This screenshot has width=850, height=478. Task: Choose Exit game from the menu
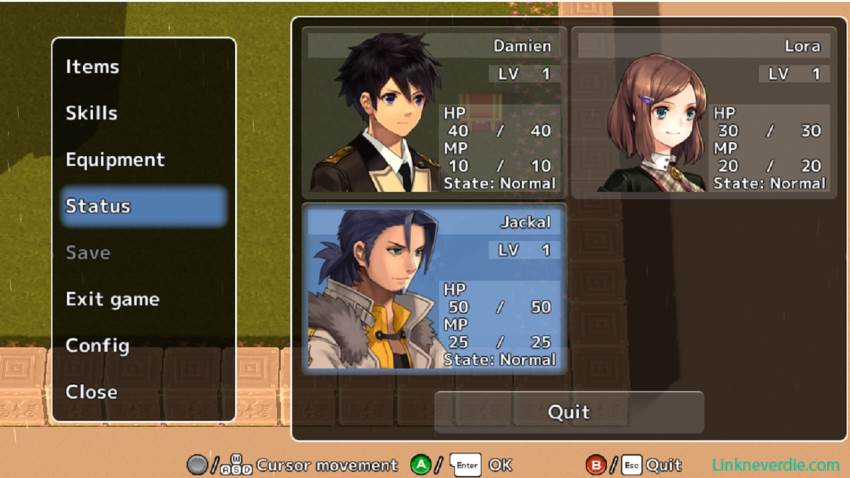(112, 299)
